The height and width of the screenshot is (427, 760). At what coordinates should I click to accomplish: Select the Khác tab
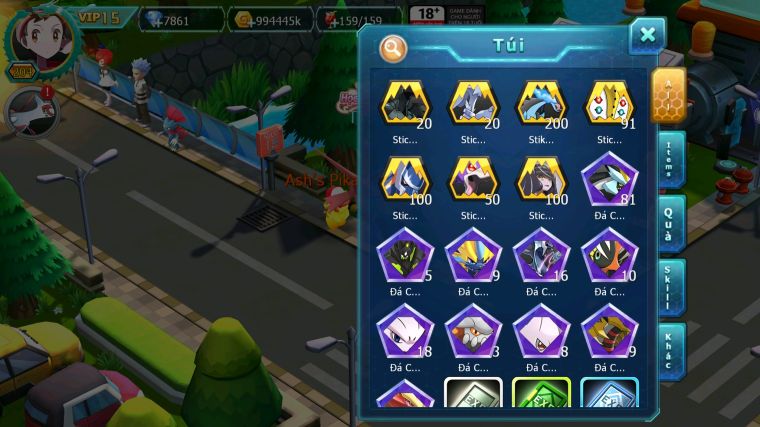[x=671, y=350]
